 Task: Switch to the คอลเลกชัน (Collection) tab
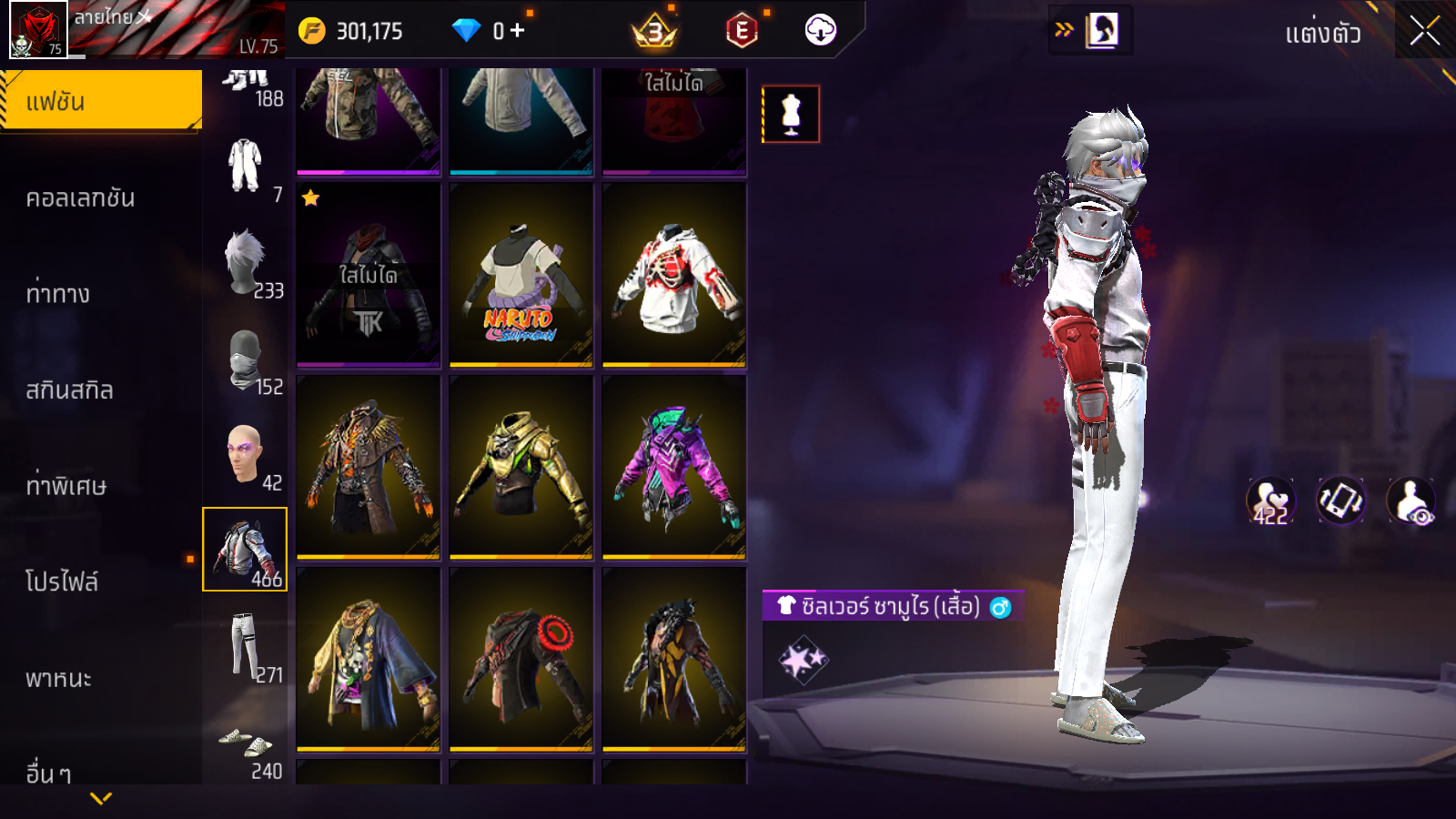tap(80, 197)
